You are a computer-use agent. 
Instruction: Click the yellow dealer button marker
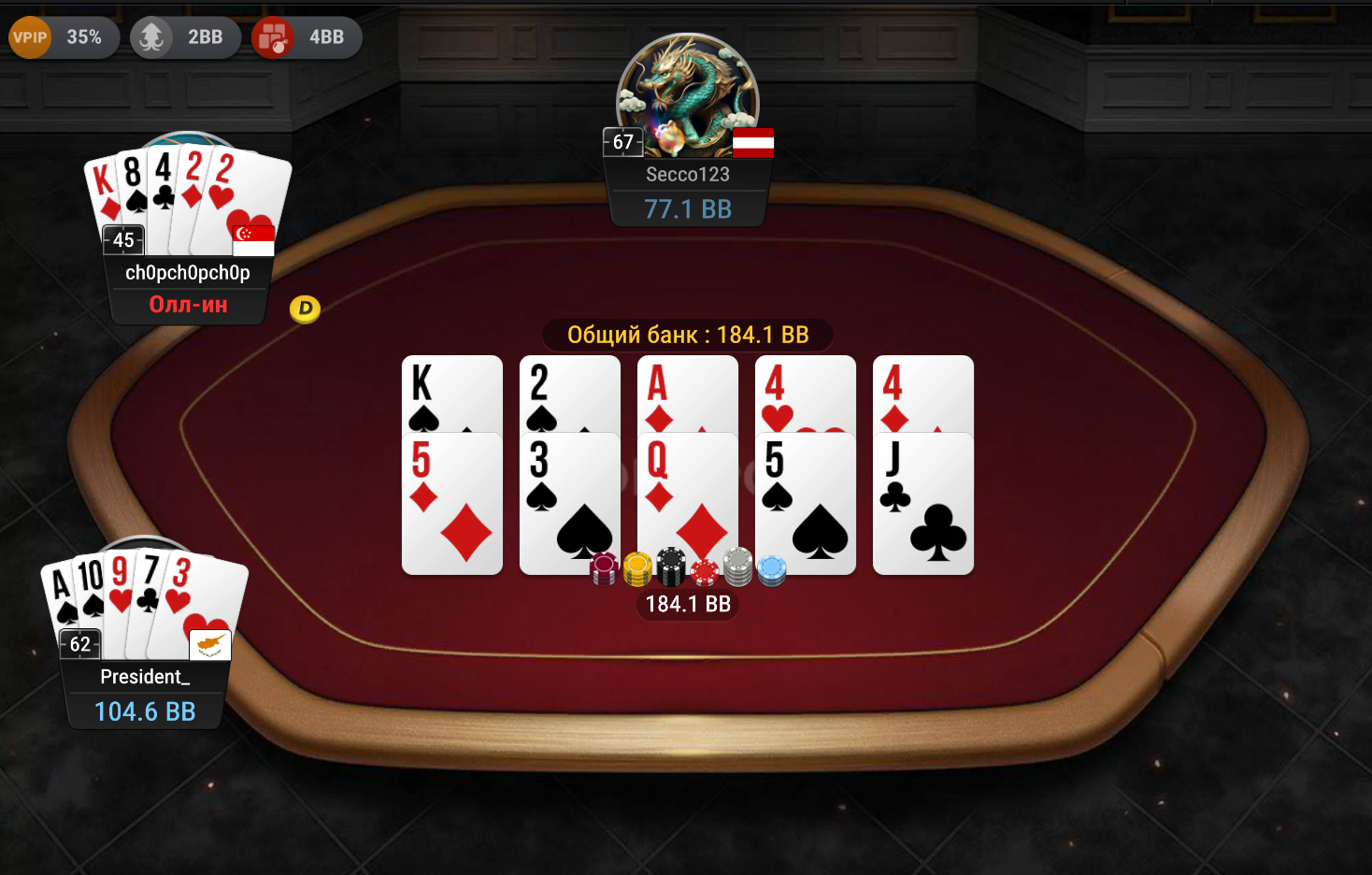pyautogui.click(x=305, y=308)
